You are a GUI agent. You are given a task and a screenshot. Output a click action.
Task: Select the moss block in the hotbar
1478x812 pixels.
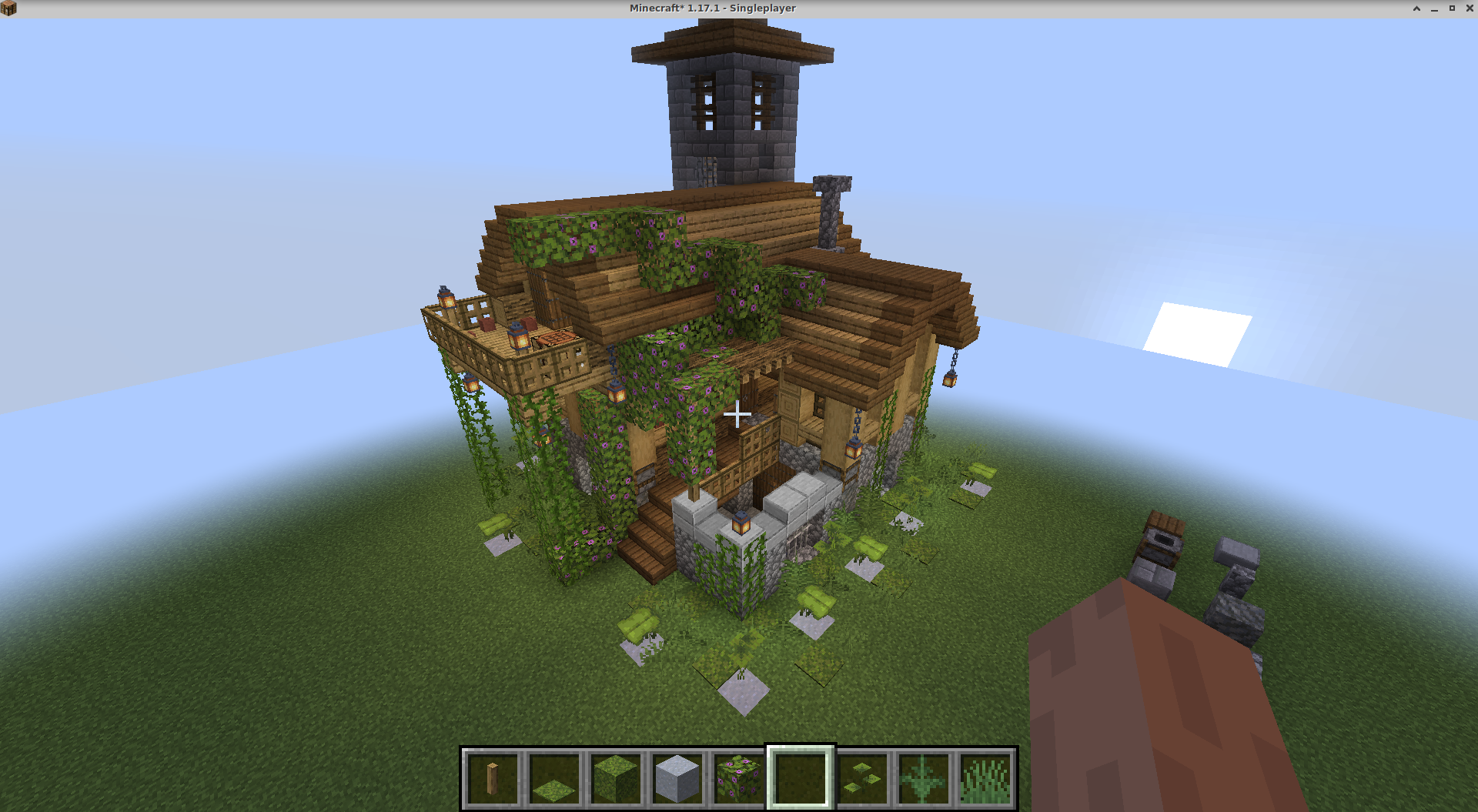pos(614,776)
